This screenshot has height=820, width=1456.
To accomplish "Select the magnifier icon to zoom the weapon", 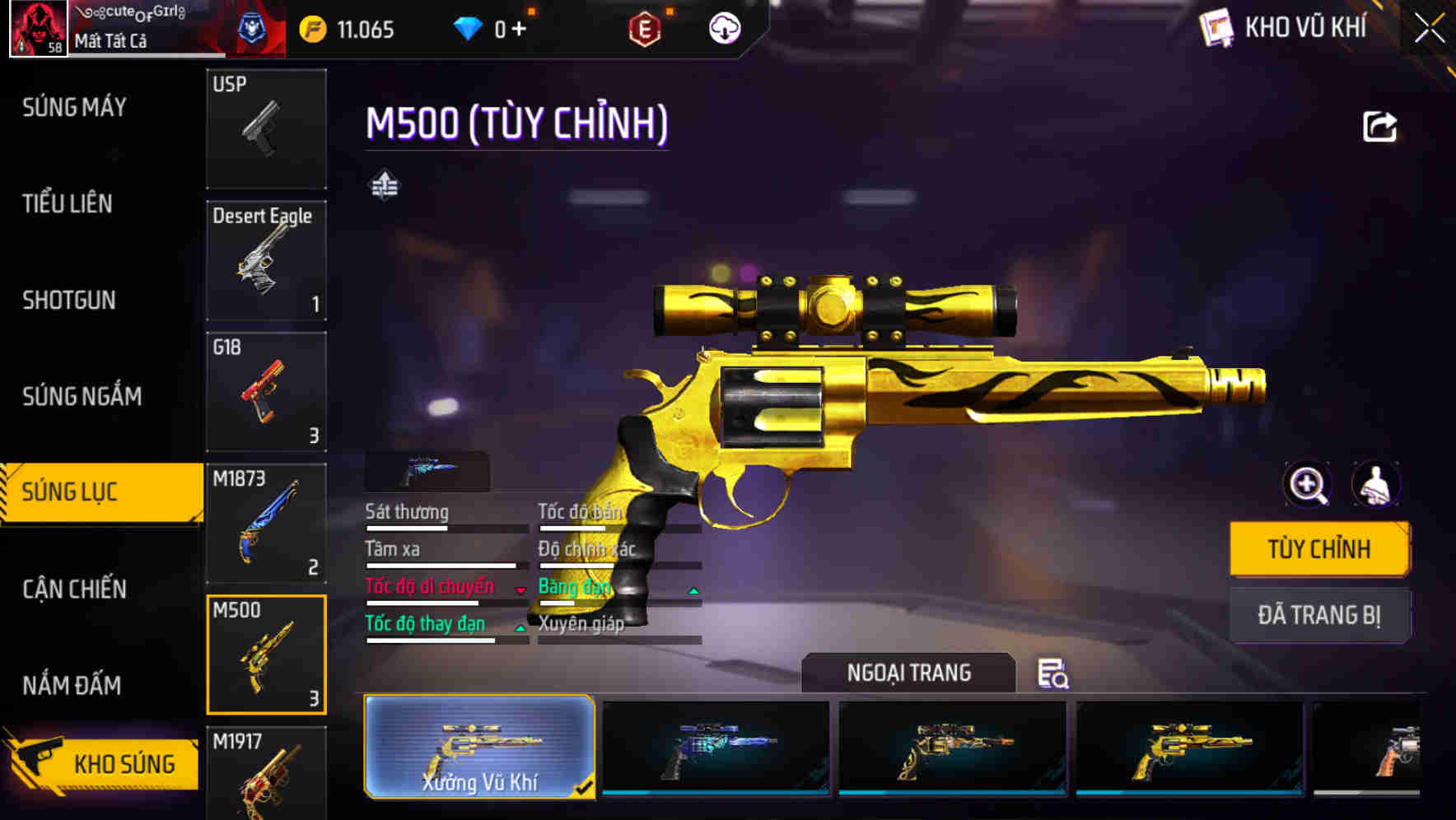I will tap(1306, 484).
